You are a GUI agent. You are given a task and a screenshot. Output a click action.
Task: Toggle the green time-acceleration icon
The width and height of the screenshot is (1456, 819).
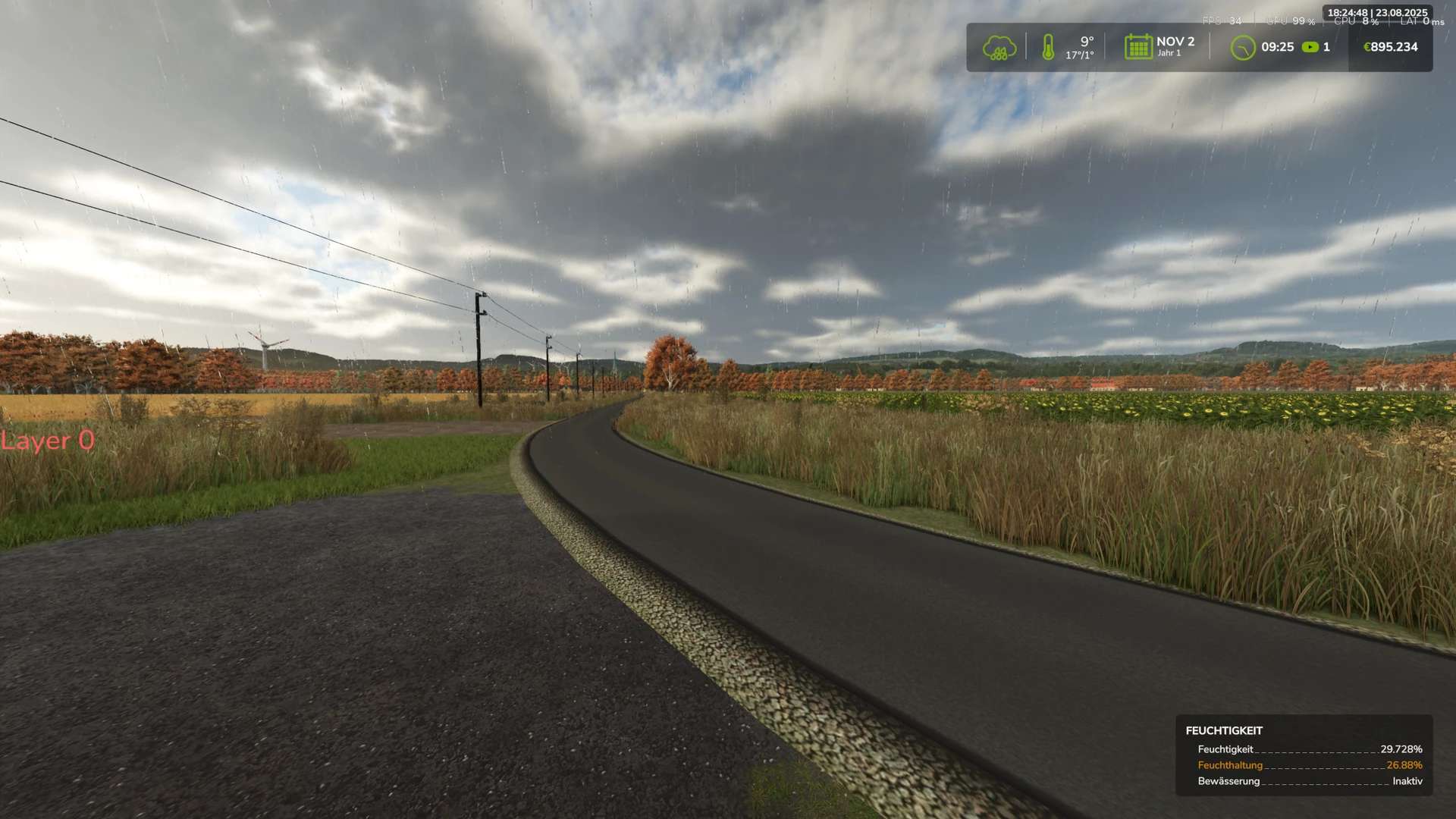pos(1310,47)
